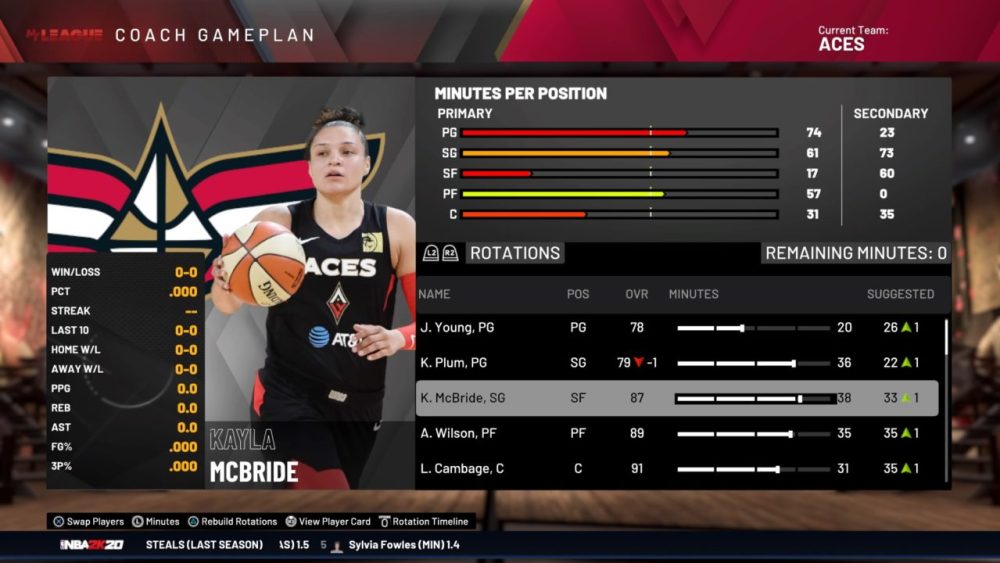Adjust A. Wilson's minutes slider
Viewport: 1000px width, 563px height.
point(790,433)
